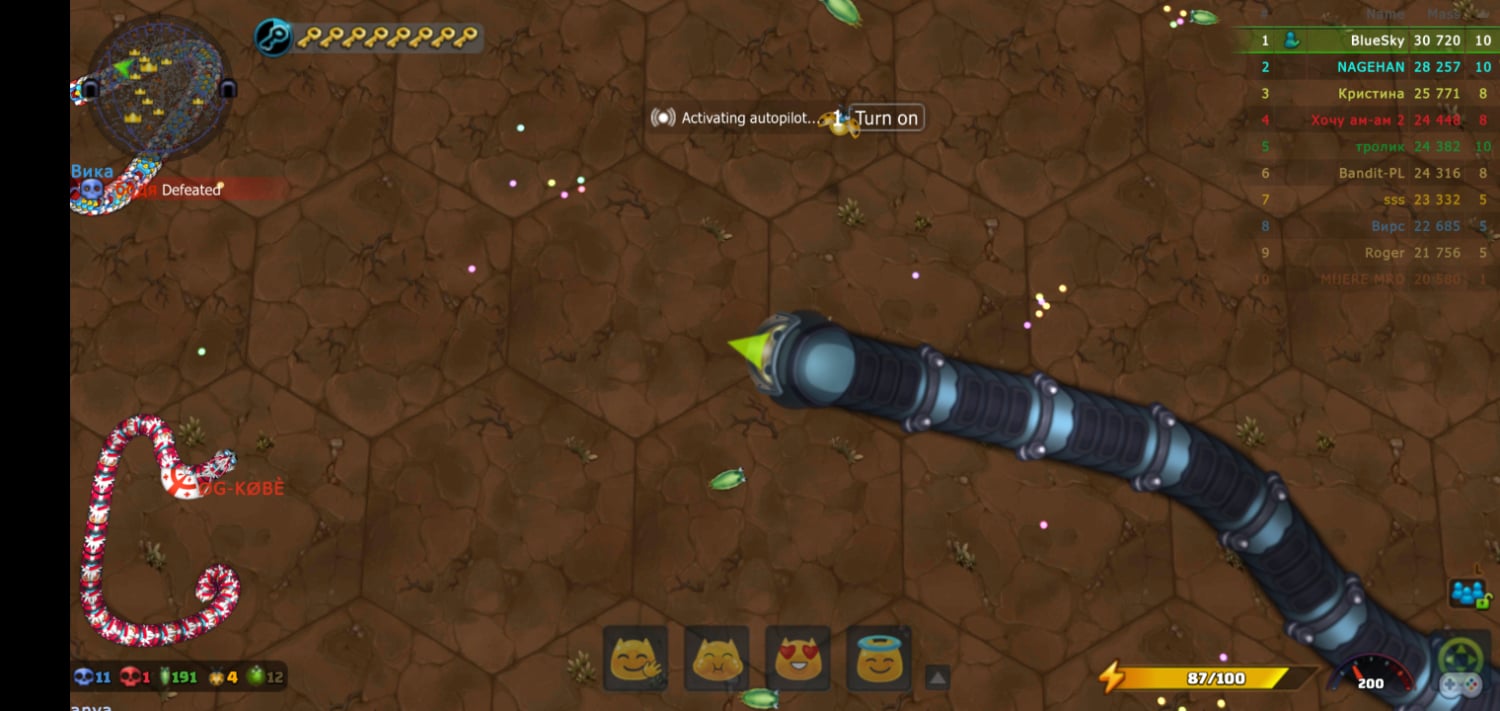Send the waving cat emoji

point(636,659)
